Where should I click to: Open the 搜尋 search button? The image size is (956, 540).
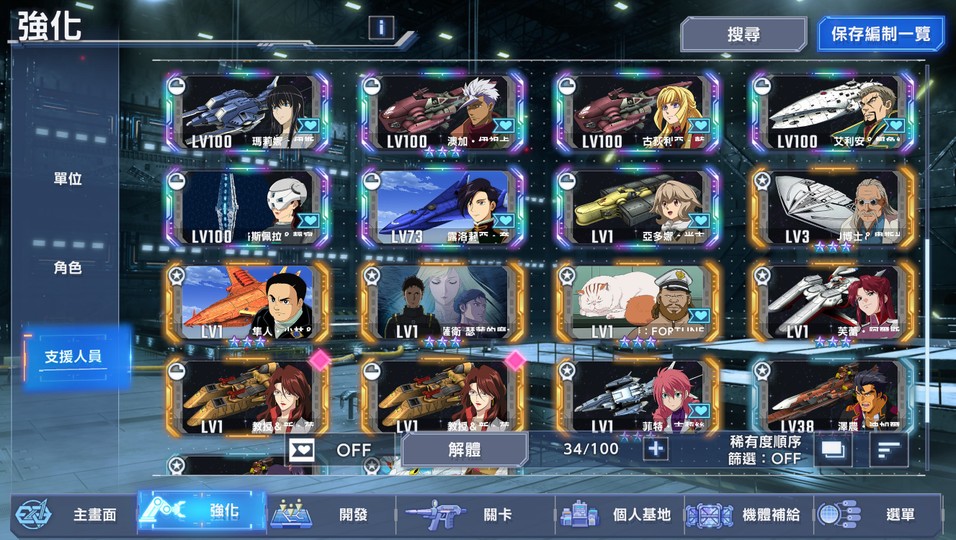pos(743,34)
